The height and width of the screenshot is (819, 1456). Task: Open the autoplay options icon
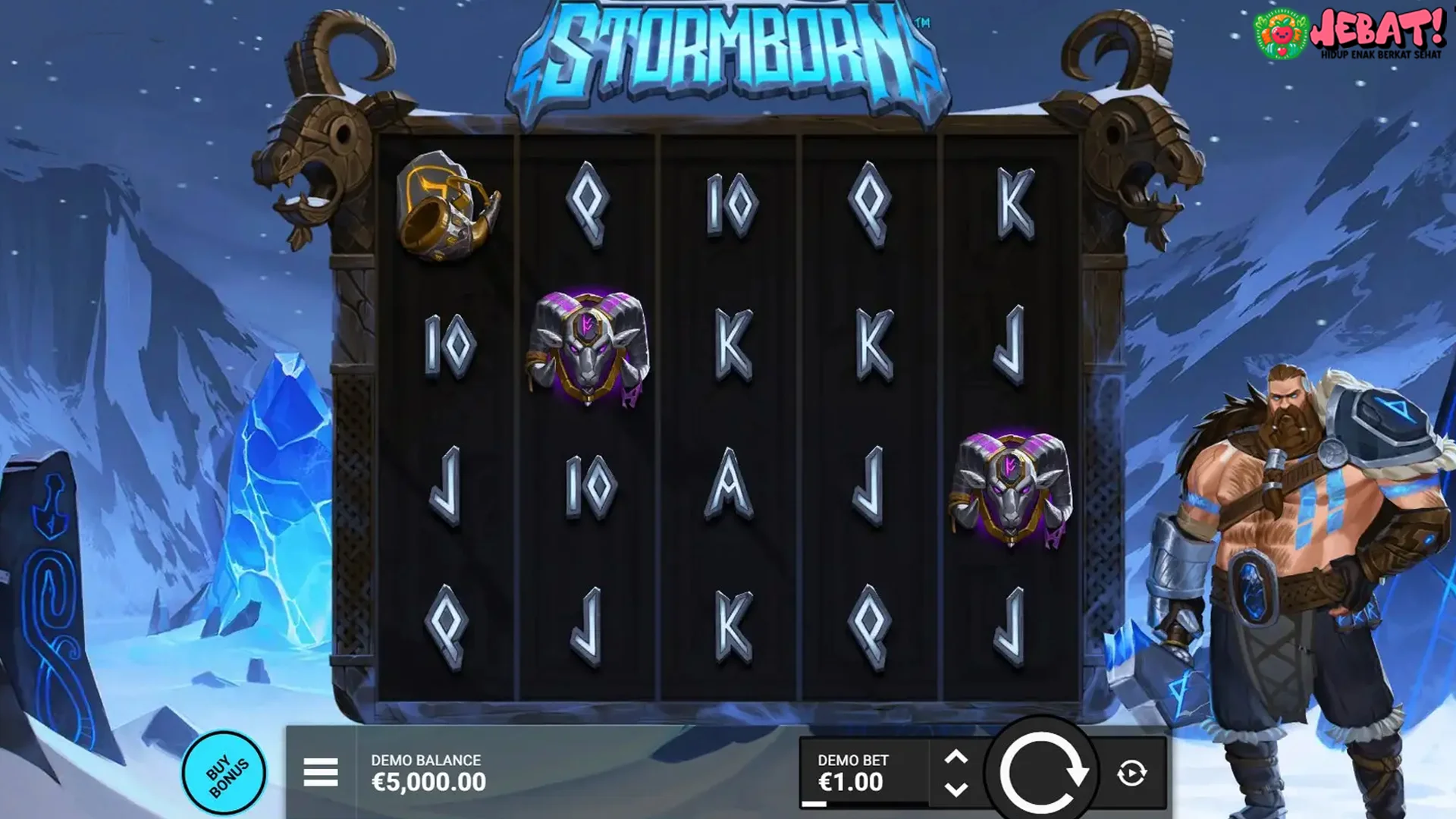[x=1131, y=772]
